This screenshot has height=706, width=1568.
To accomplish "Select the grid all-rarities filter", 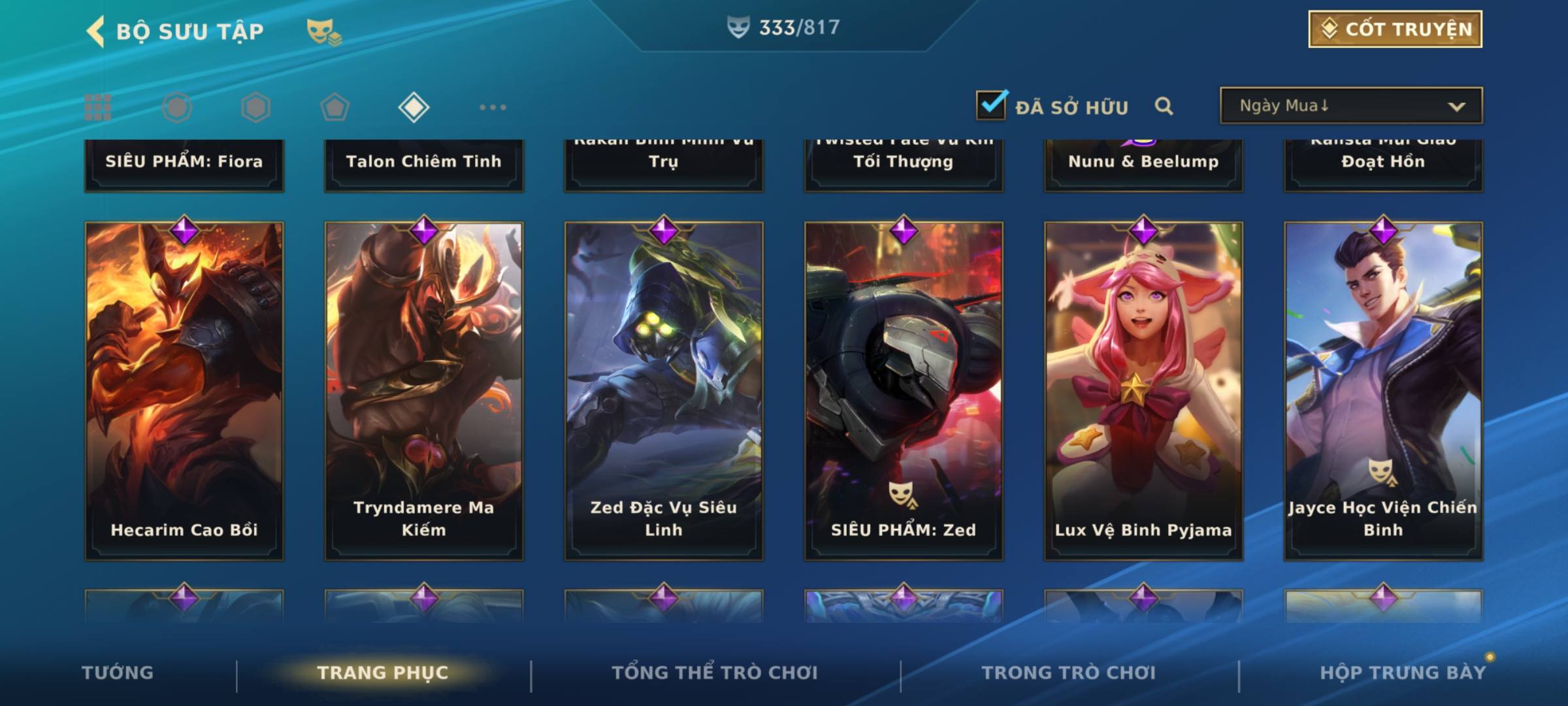I will [98, 107].
